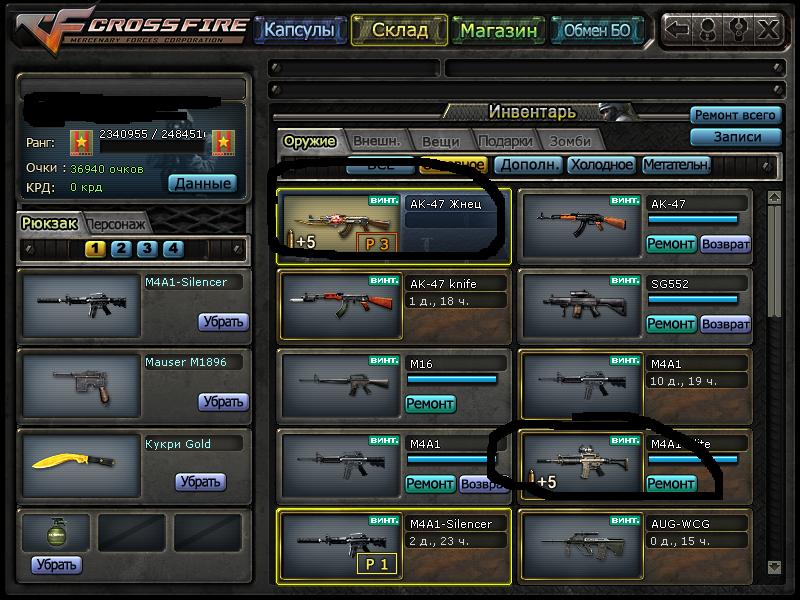Open the Подарки tab
The image size is (800, 600).
pos(504,141)
